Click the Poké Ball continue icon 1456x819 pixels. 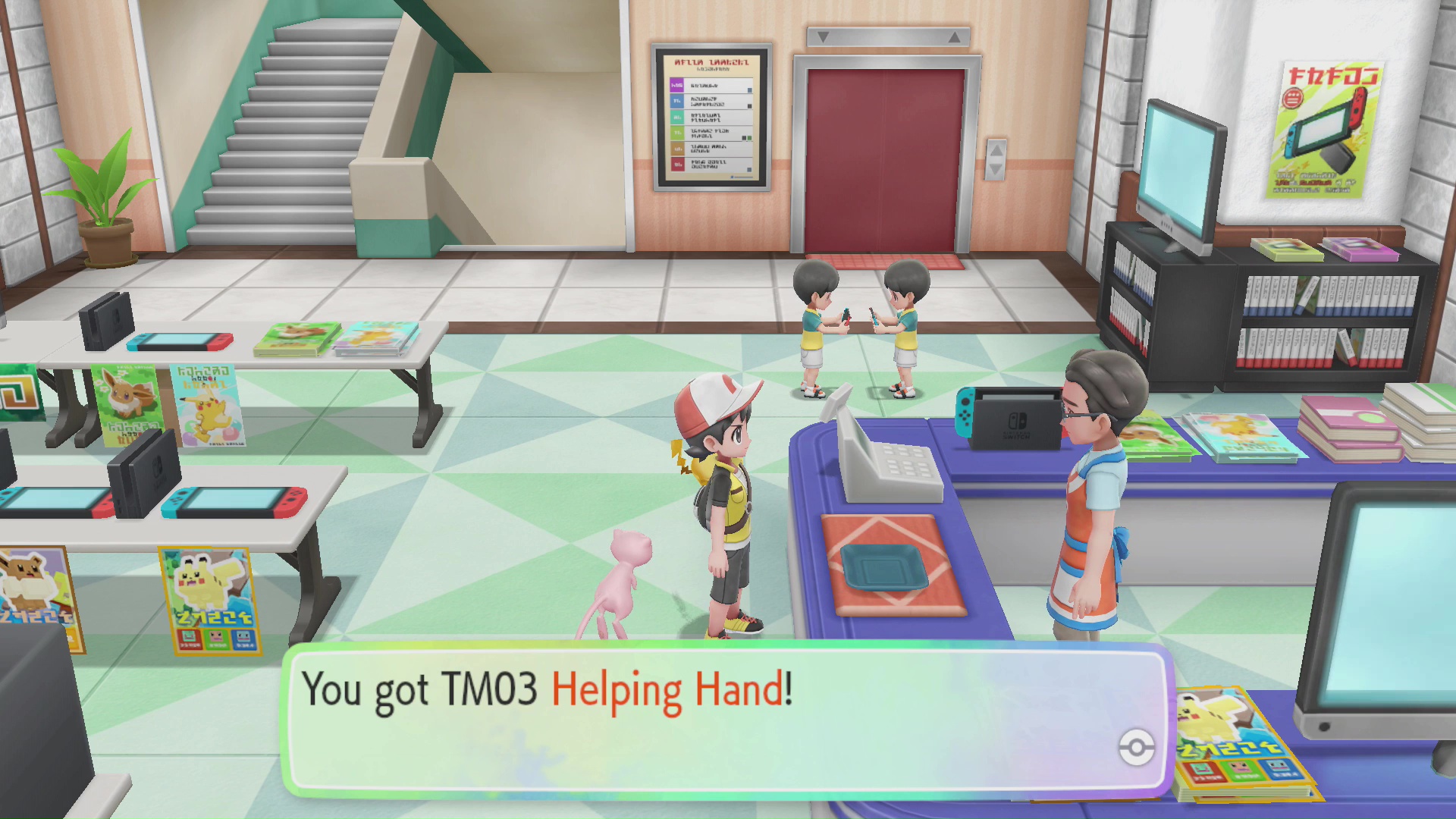pos(1136,748)
